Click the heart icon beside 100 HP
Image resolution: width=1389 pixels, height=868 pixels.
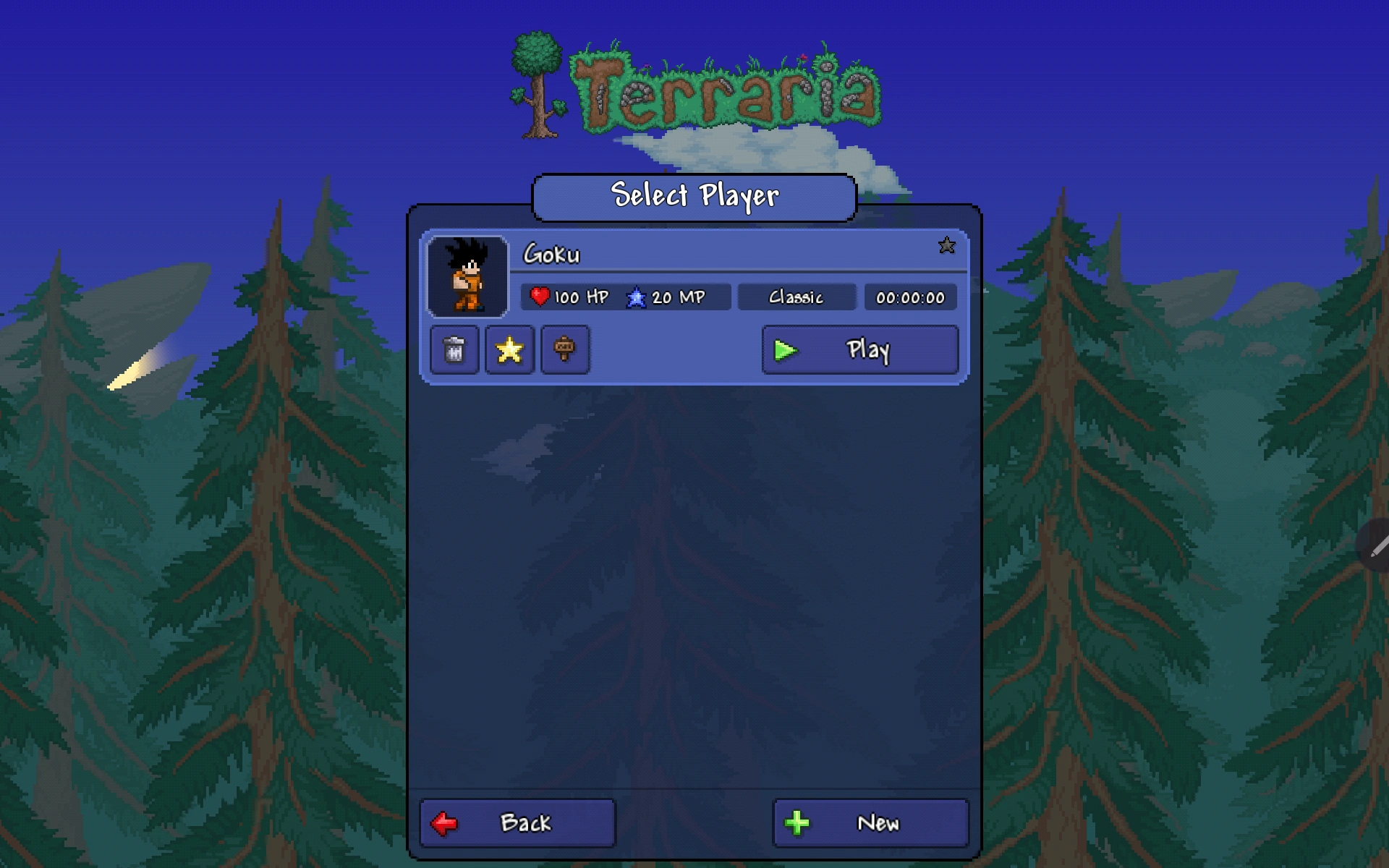coord(540,297)
